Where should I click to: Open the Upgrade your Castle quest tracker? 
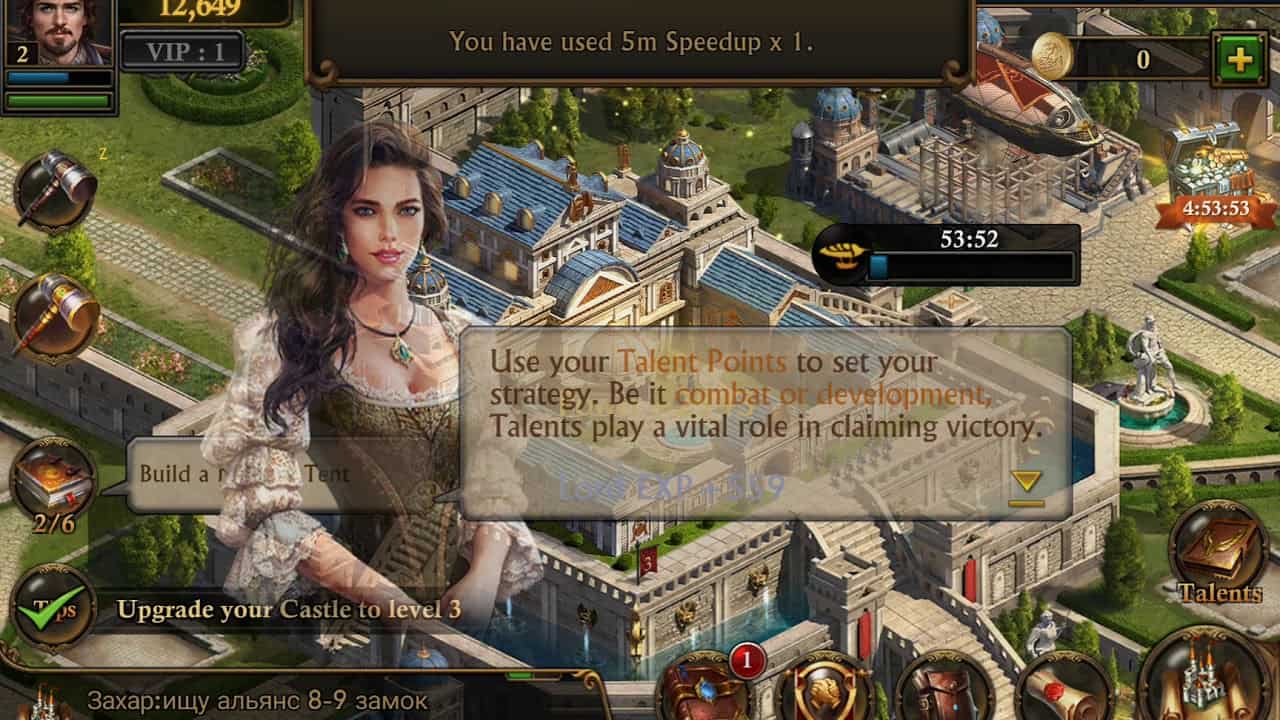coord(289,609)
